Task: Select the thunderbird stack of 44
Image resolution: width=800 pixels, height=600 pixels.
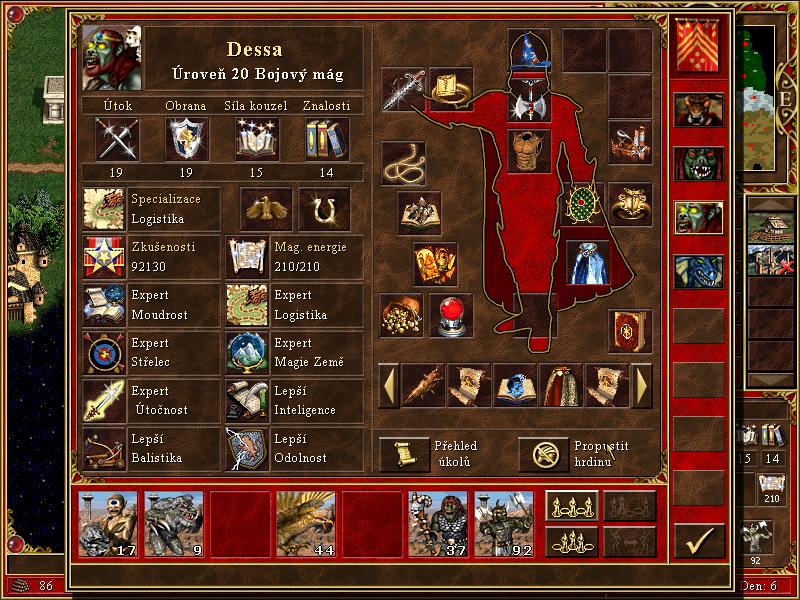Action: pyautogui.click(x=306, y=524)
